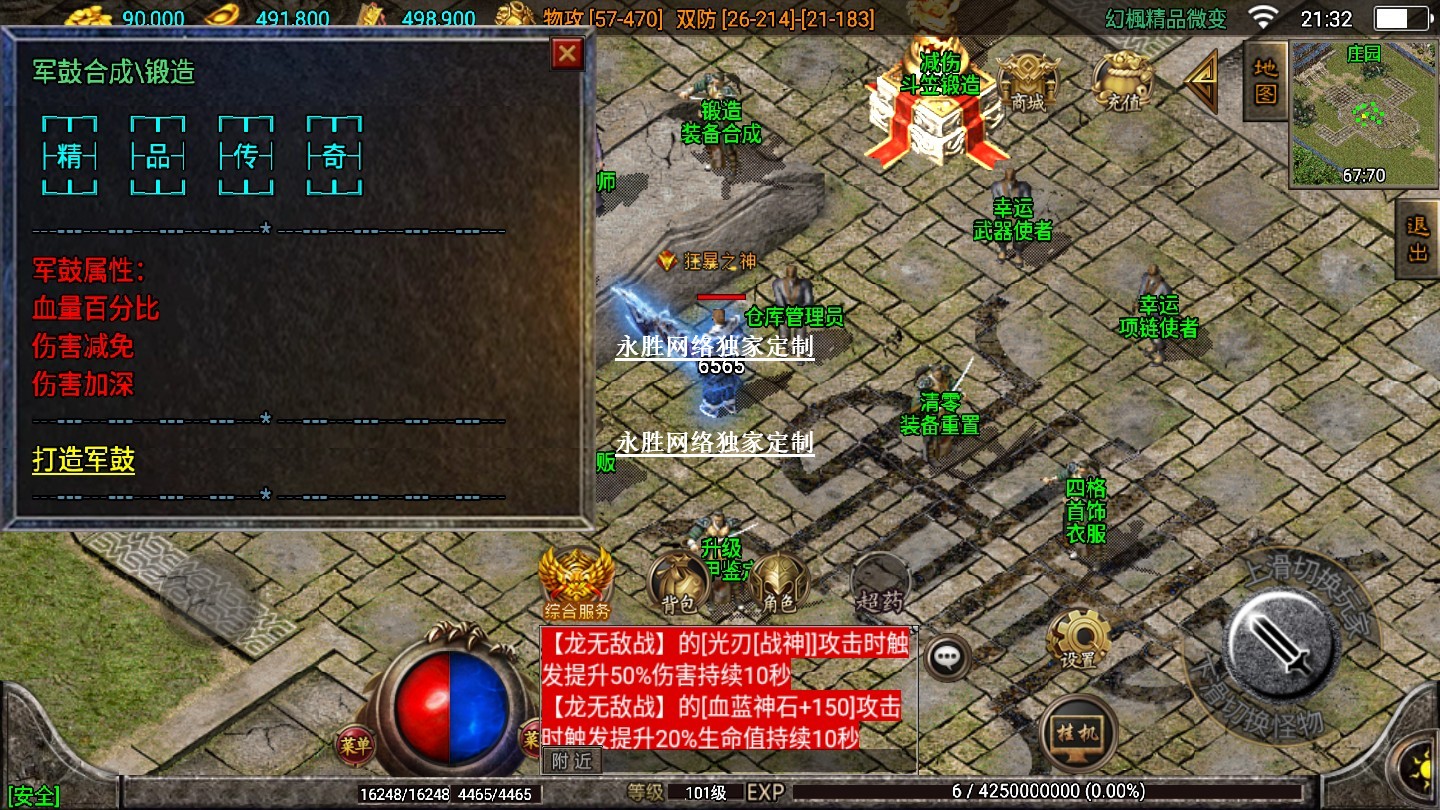Open the 地图 map button
The image size is (1440, 810).
[x=1265, y=82]
